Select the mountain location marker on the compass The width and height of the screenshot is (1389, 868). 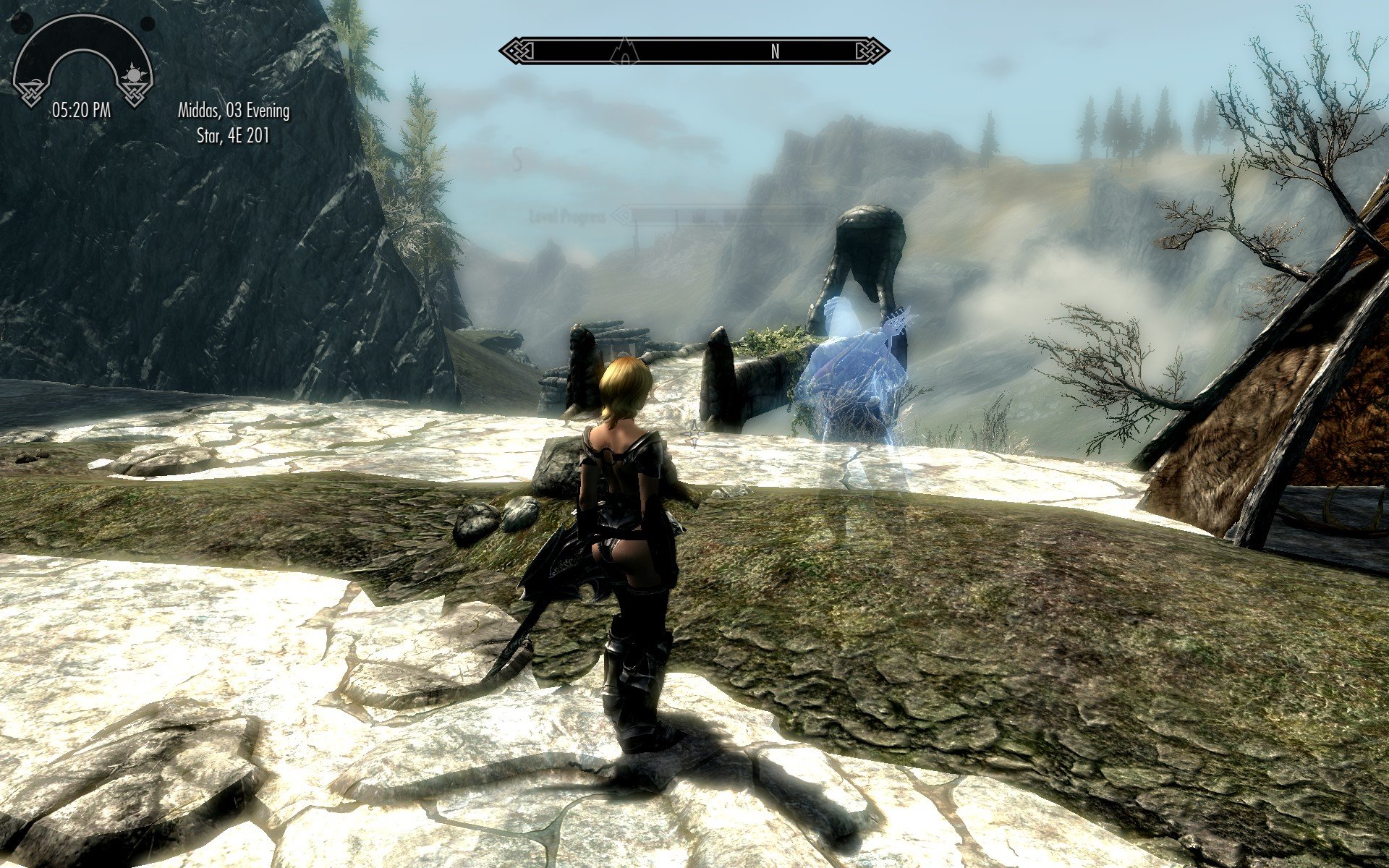pyautogui.click(x=623, y=51)
